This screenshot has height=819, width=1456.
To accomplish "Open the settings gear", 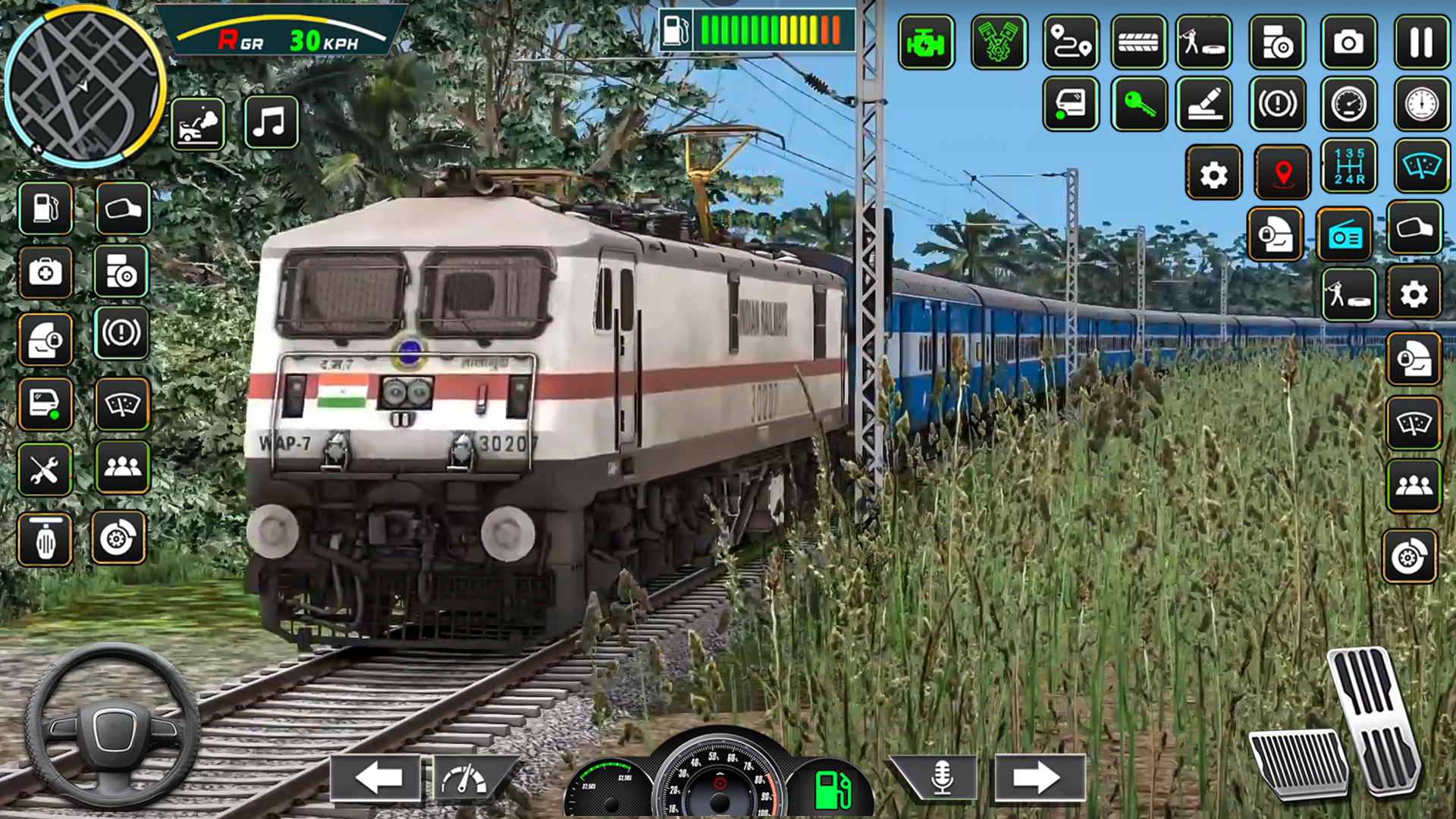I will coord(1214,173).
